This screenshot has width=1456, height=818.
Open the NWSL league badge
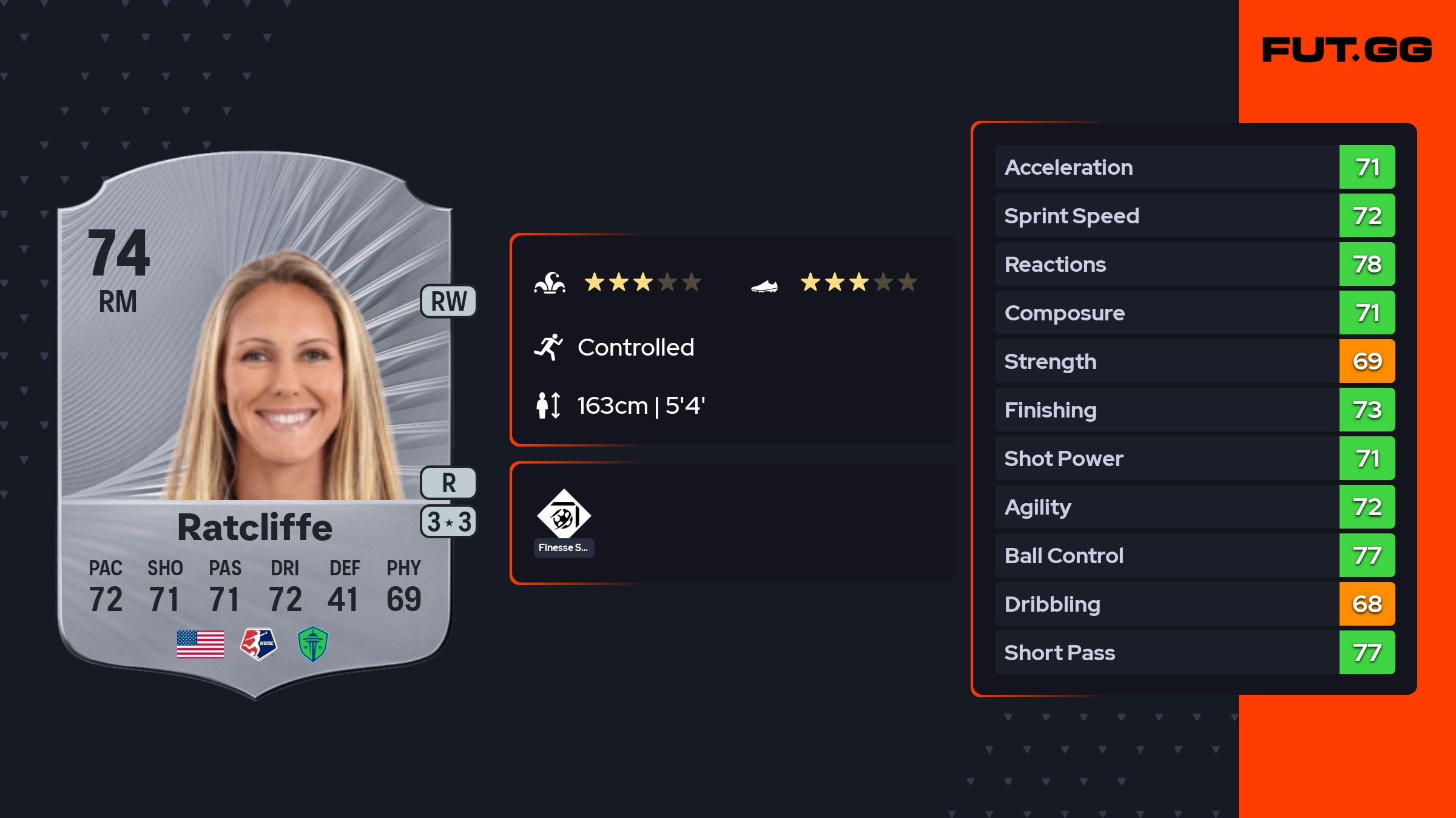pos(258,644)
